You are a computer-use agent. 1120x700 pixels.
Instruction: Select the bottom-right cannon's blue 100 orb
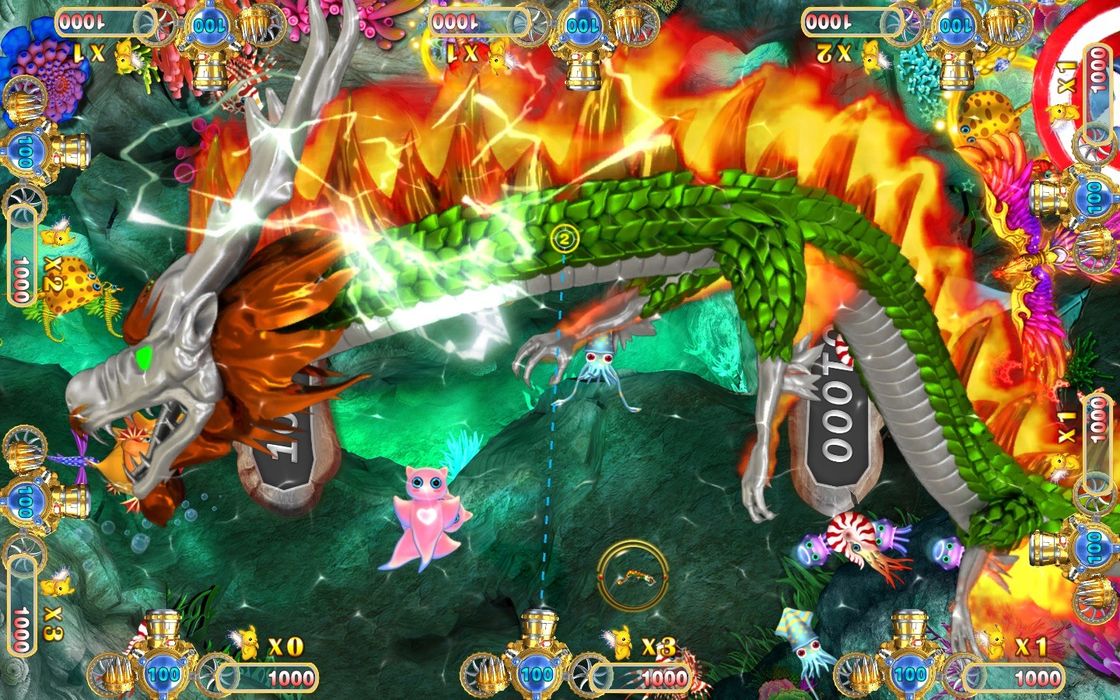coord(909,675)
